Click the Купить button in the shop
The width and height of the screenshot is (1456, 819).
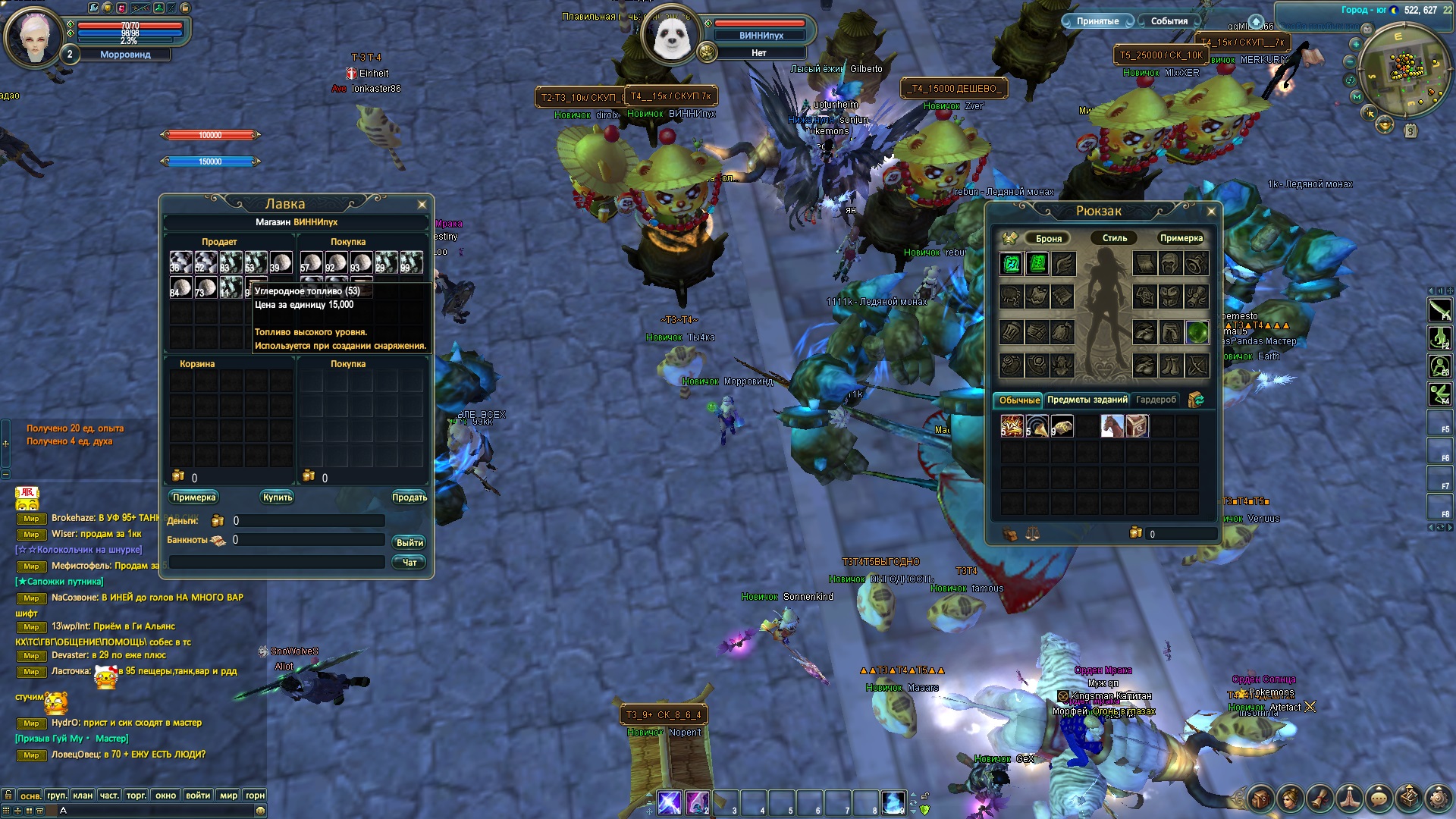(x=278, y=497)
